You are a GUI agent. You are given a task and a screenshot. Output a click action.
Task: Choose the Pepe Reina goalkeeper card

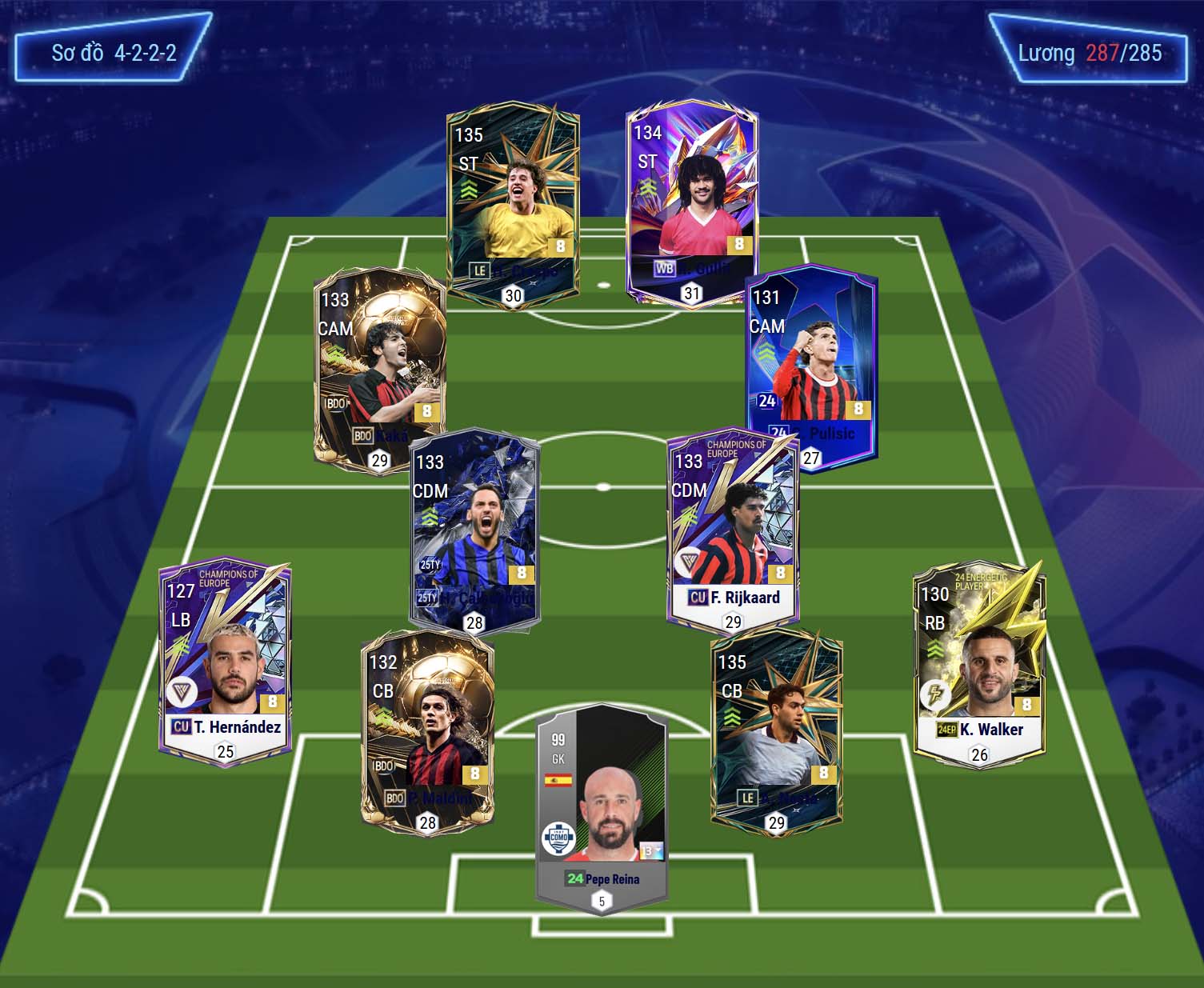click(x=602, y=808)
